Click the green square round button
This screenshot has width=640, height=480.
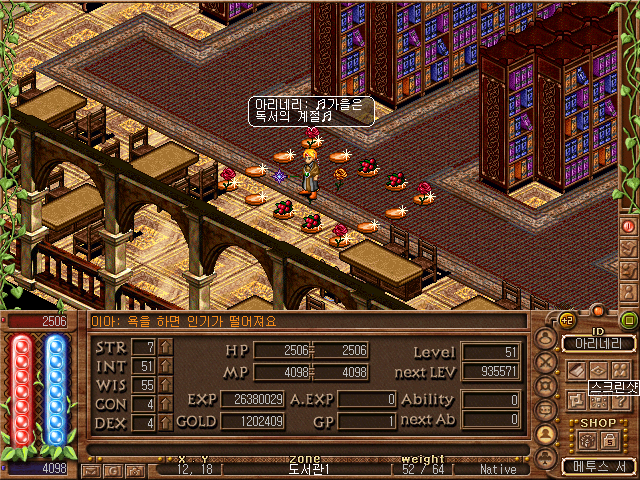pos(628,320)
